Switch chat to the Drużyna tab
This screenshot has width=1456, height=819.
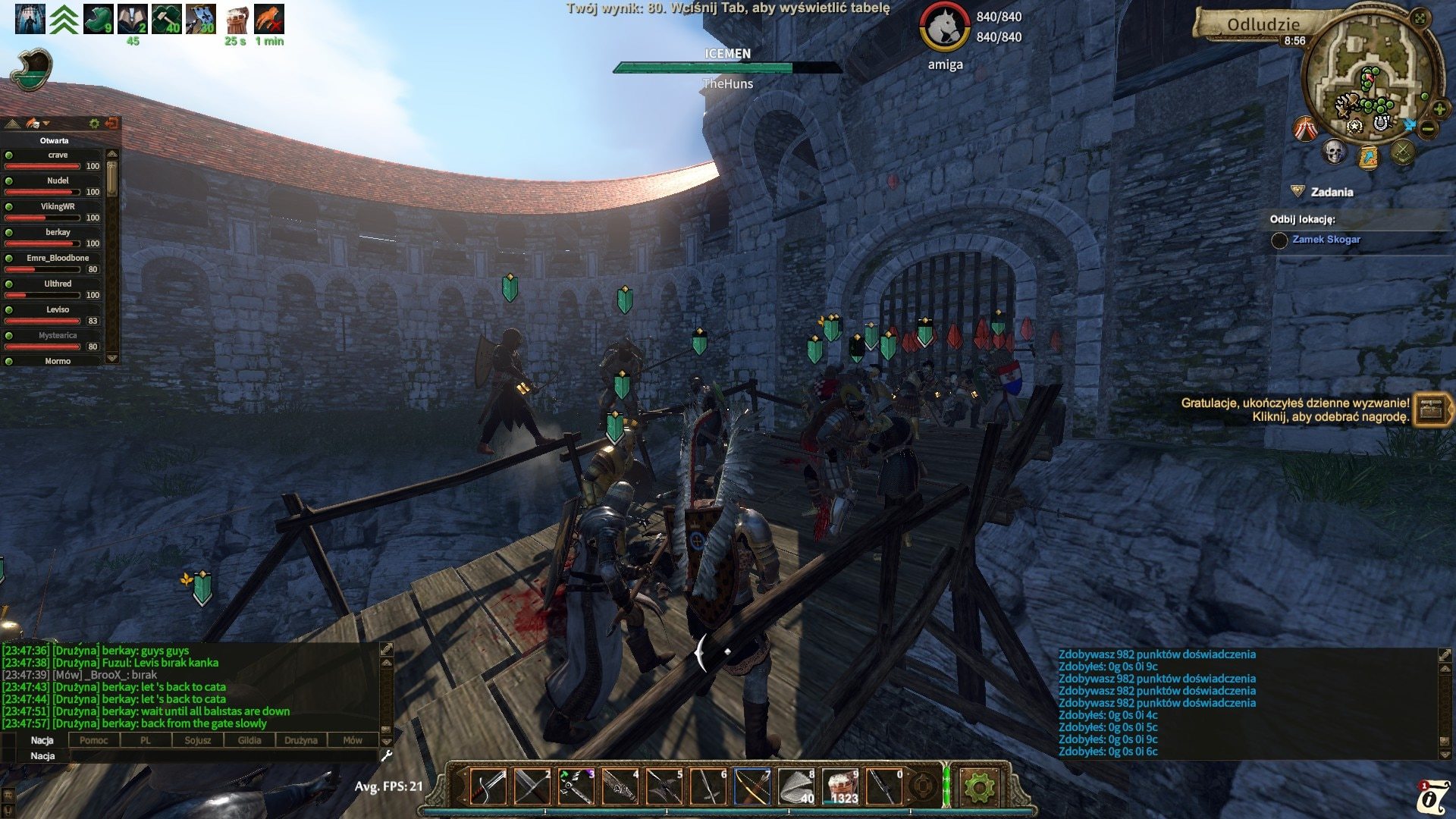tap(301, 740)
